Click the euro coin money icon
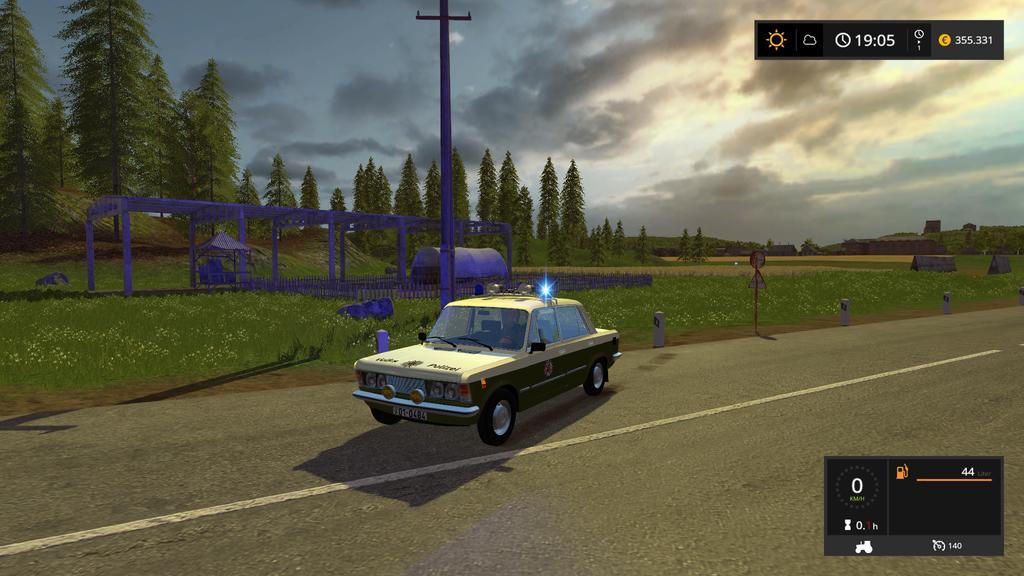Screen dimensions: 1024x576 [x=944, y=40]
